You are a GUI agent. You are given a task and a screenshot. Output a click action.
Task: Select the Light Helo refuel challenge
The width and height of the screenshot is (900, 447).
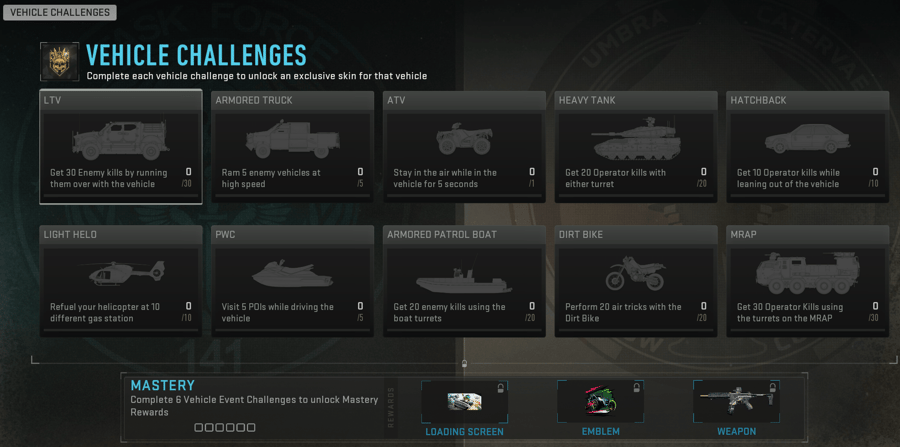point(120,281)
